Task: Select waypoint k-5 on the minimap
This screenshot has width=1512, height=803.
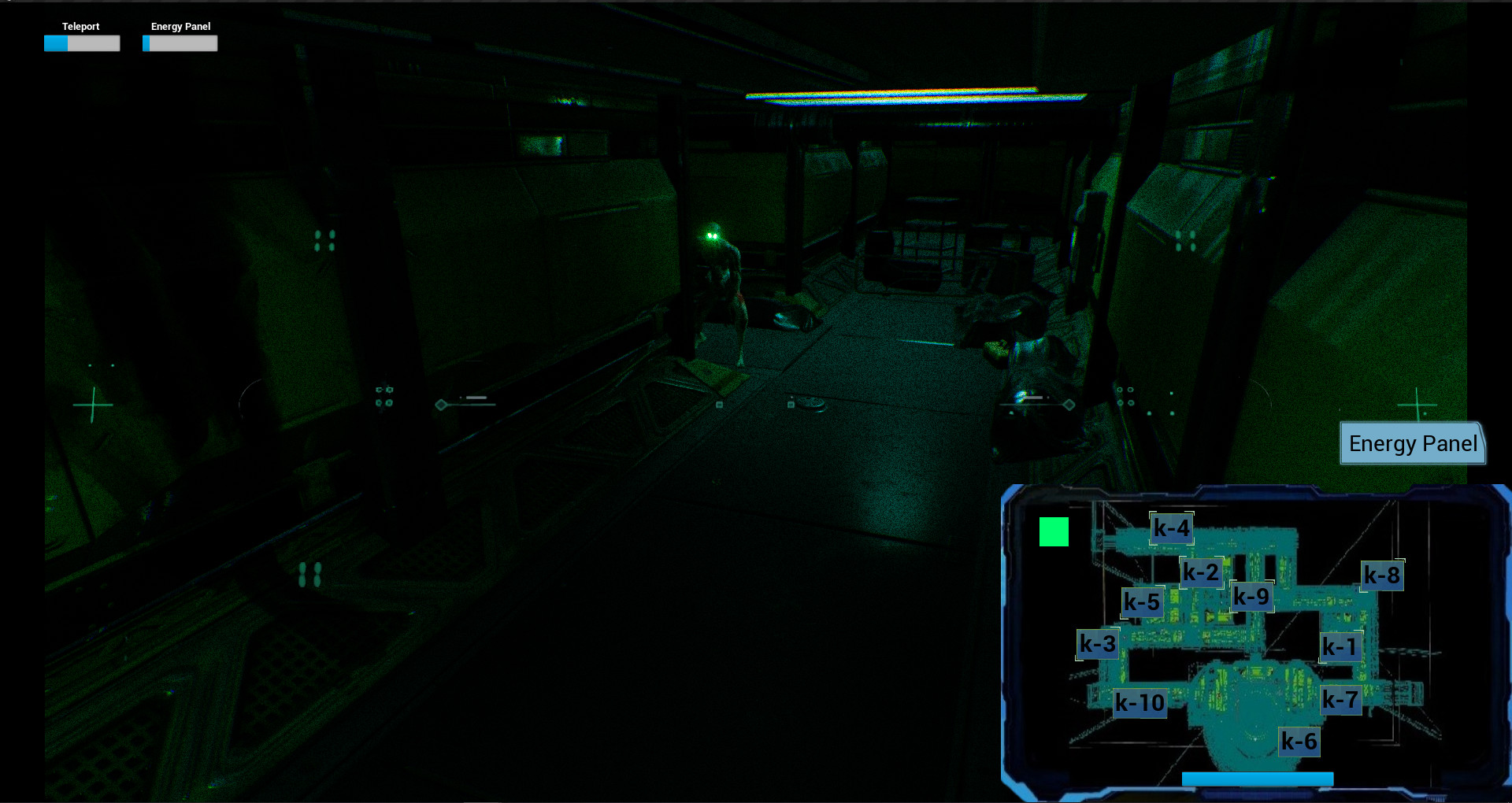Action: (x=1142, y=602)
